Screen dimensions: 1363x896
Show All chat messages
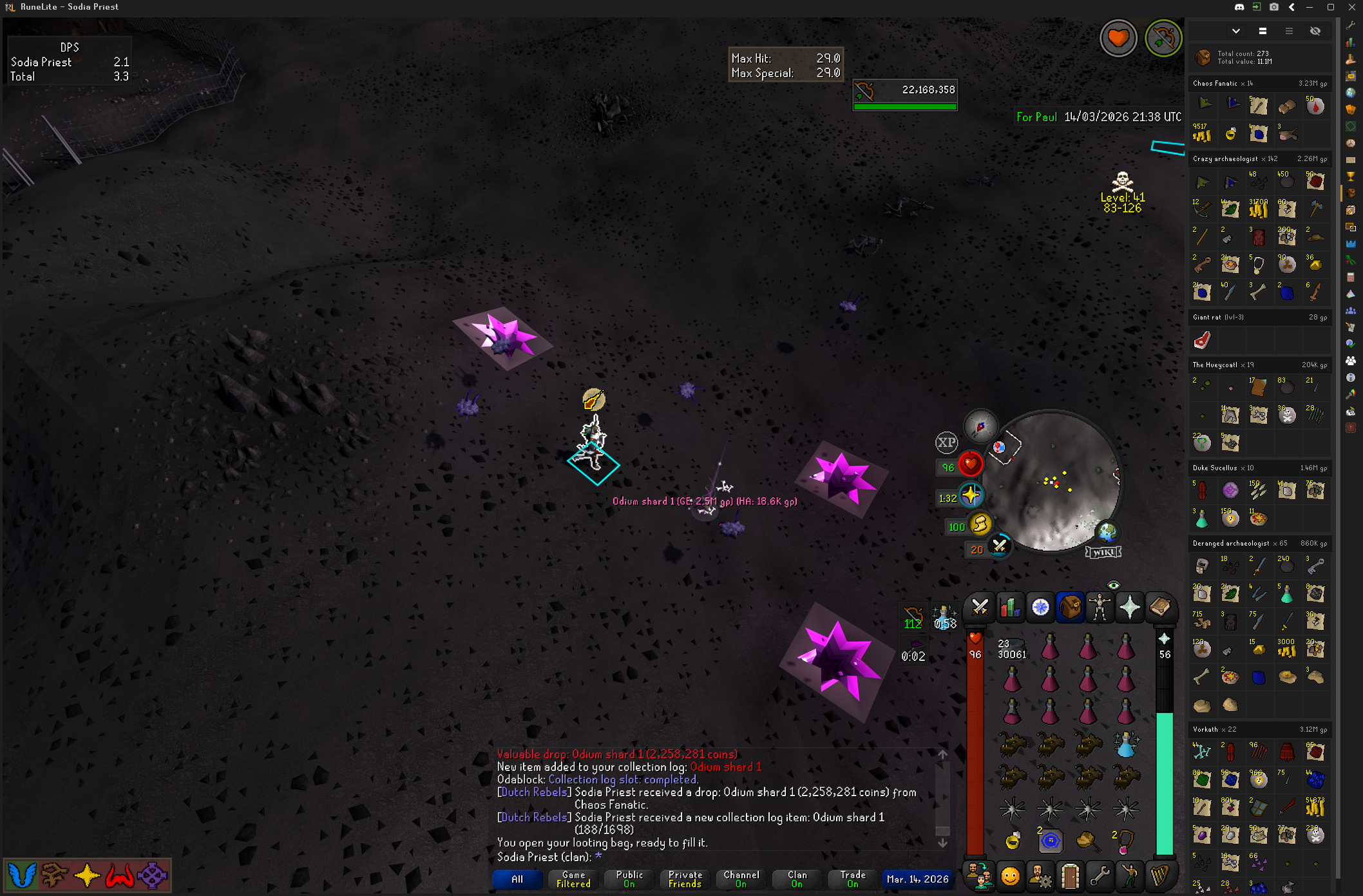click(517, 879)
